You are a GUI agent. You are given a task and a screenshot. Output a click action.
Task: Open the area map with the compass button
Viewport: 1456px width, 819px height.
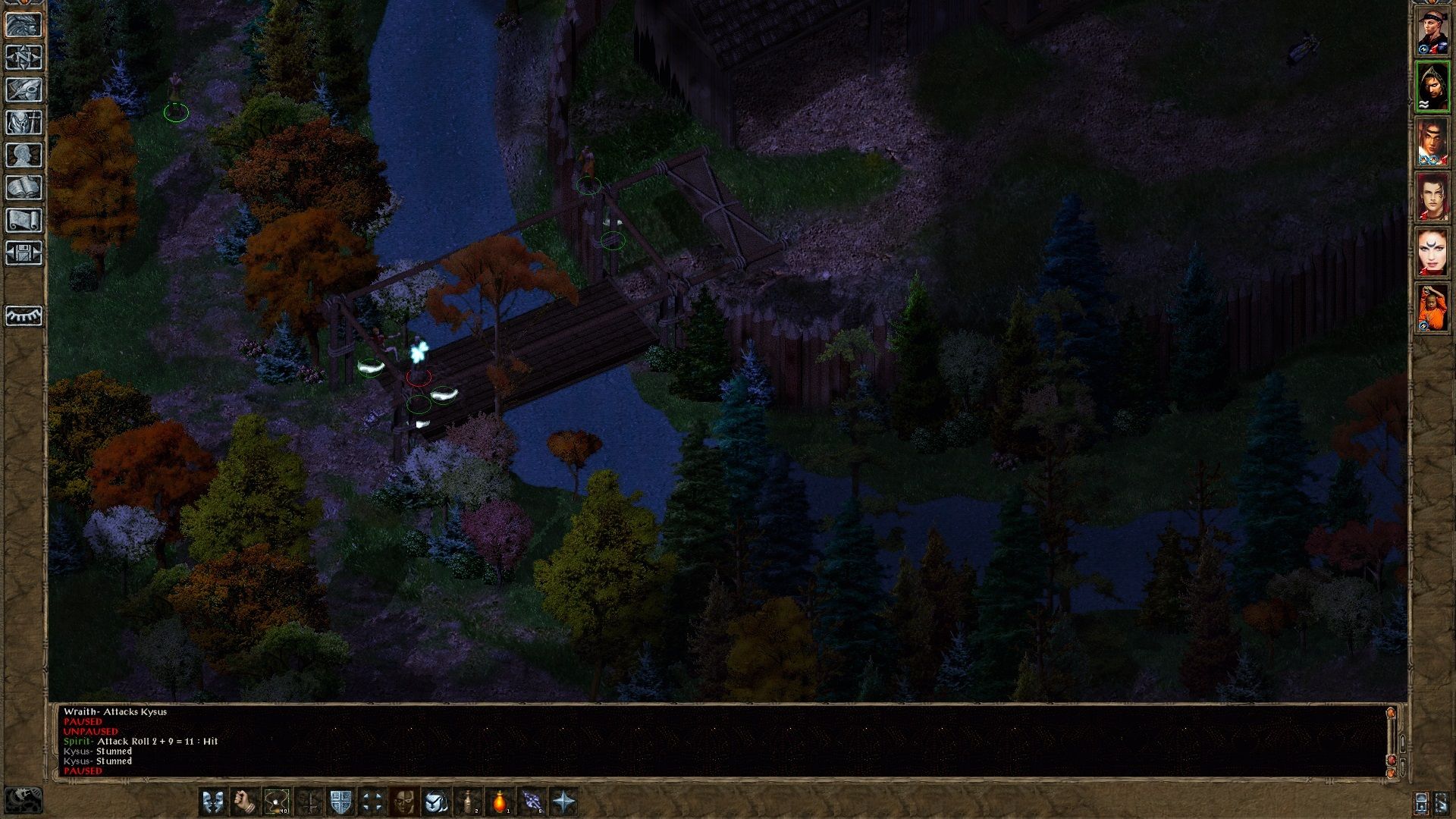click(24, 58)
